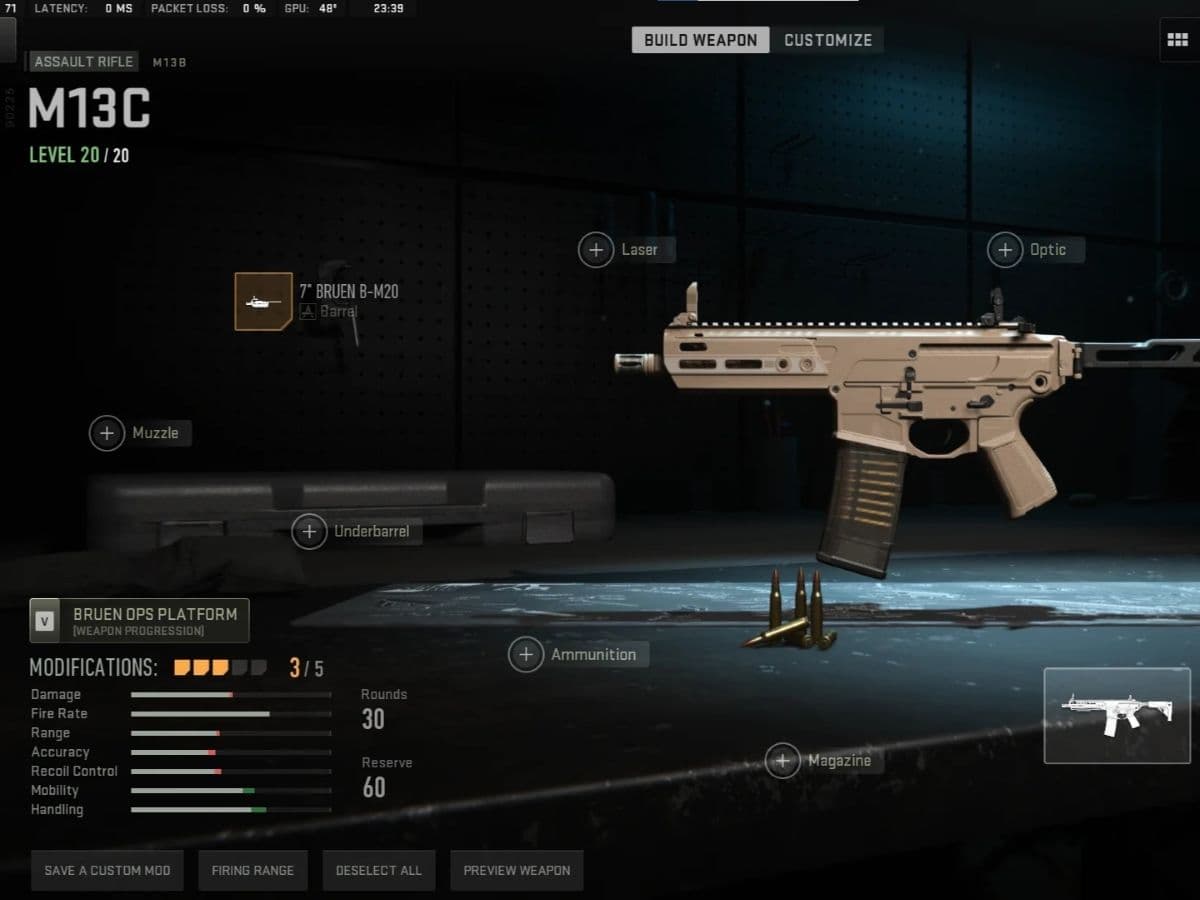Add a Muzzle attachment

click(107, 433)
